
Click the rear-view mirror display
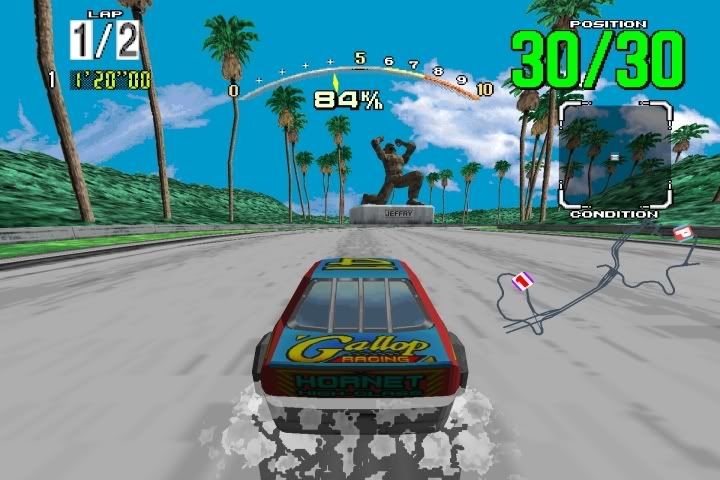point(614,153)
